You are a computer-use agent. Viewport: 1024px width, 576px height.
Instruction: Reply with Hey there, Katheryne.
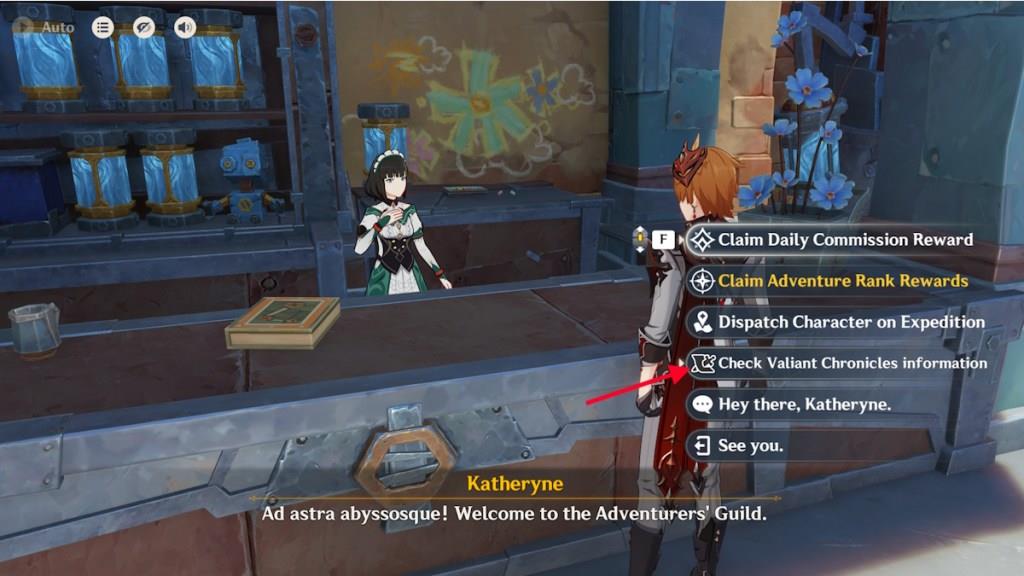(803, 404)
